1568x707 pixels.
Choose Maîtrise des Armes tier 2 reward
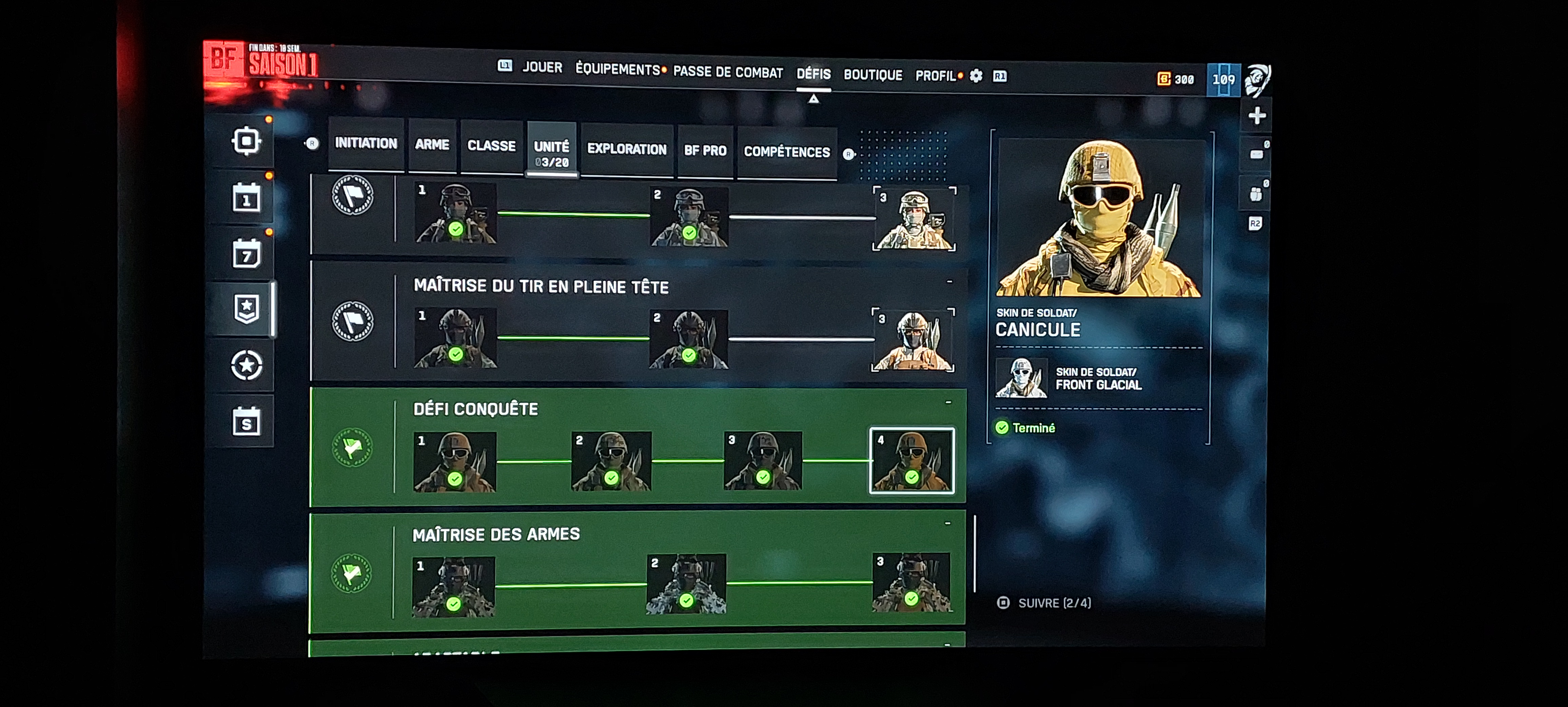point(686,584)
